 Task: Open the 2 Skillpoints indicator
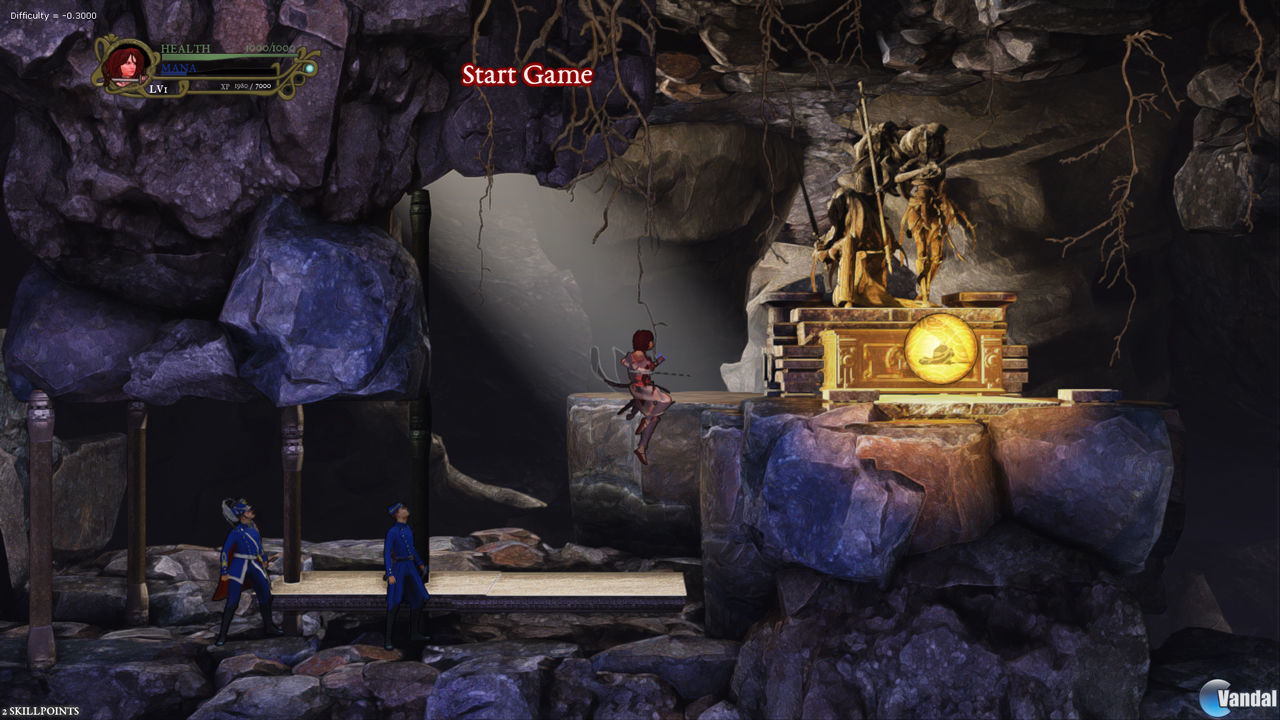coord(40,711)
